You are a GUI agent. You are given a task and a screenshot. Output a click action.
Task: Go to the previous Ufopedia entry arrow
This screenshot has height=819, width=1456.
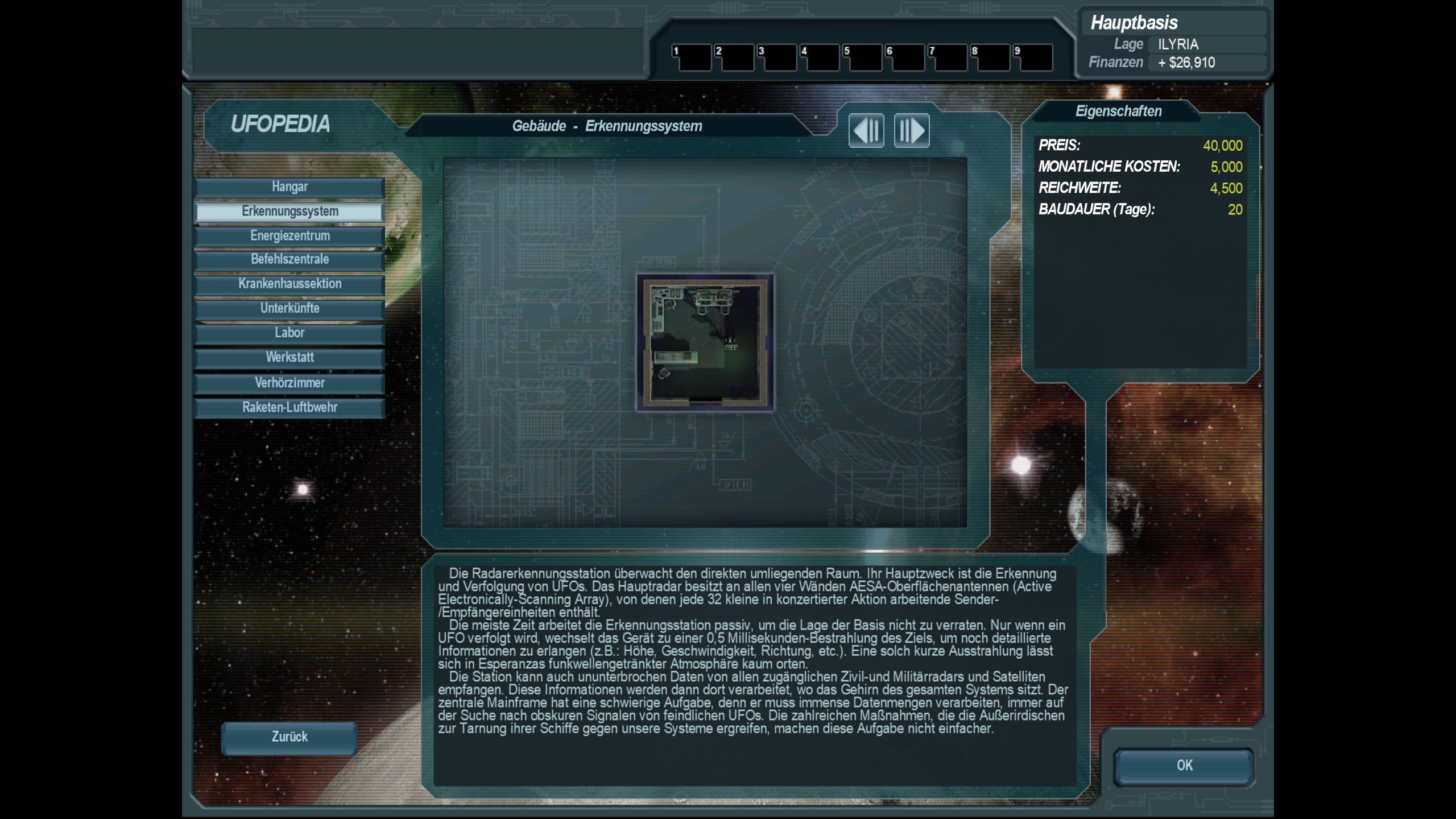click(x=866, y=131)
